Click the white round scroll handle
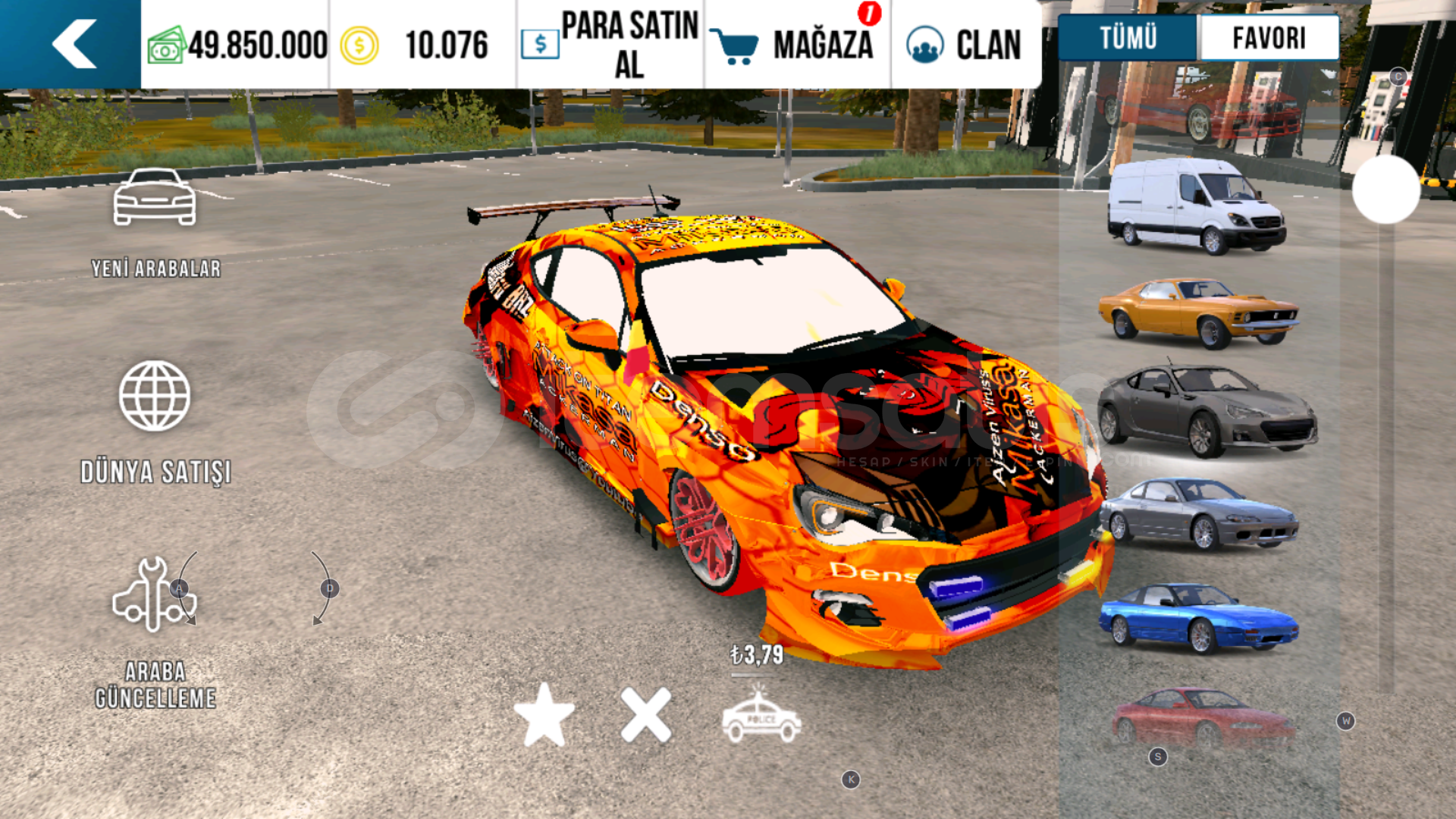 click(1385, 190)
